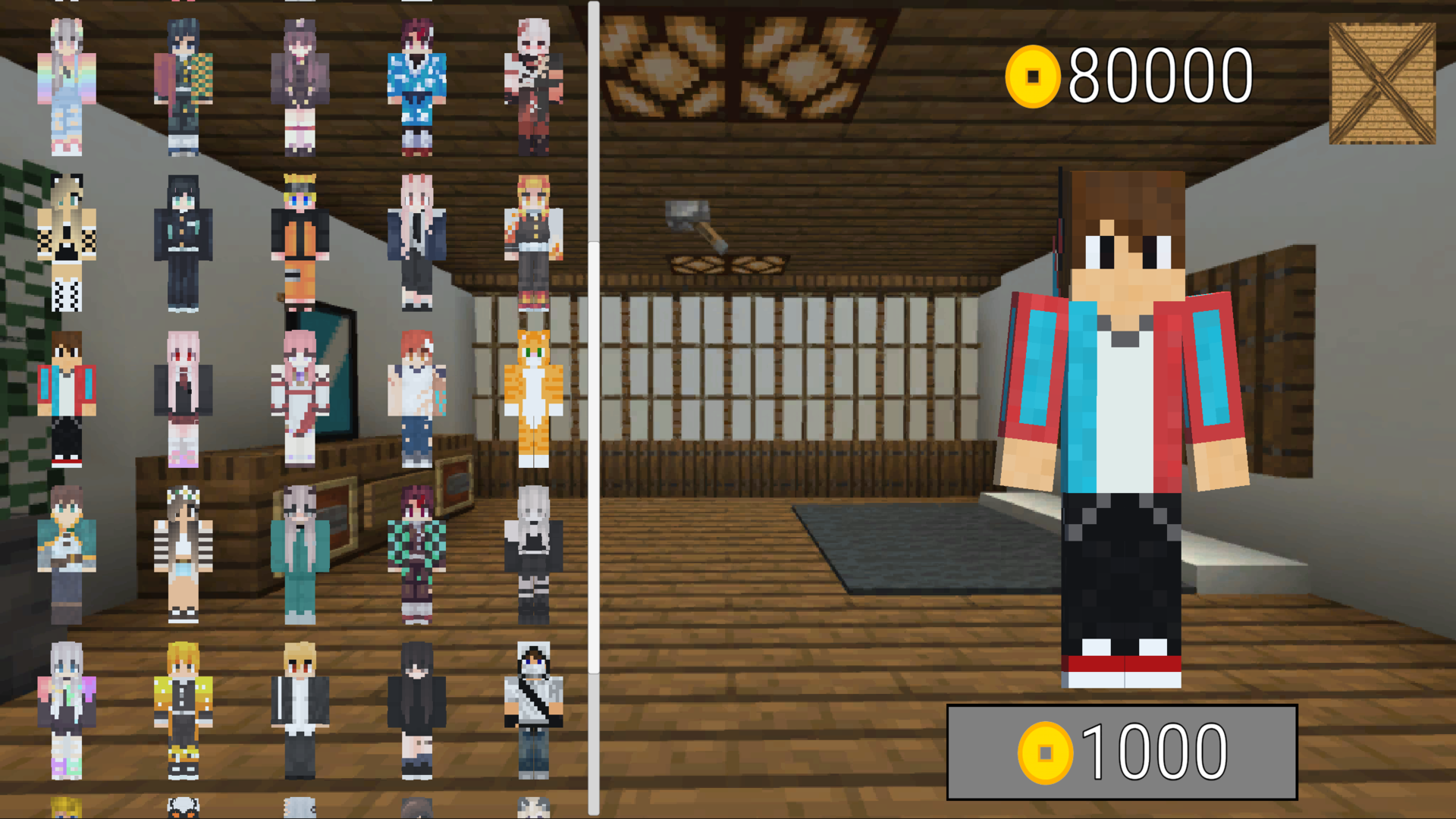This screenshot has width=1456, height=819.
Task: Tap the gold coin balance showing 80000
Action: pos(1130,72)
